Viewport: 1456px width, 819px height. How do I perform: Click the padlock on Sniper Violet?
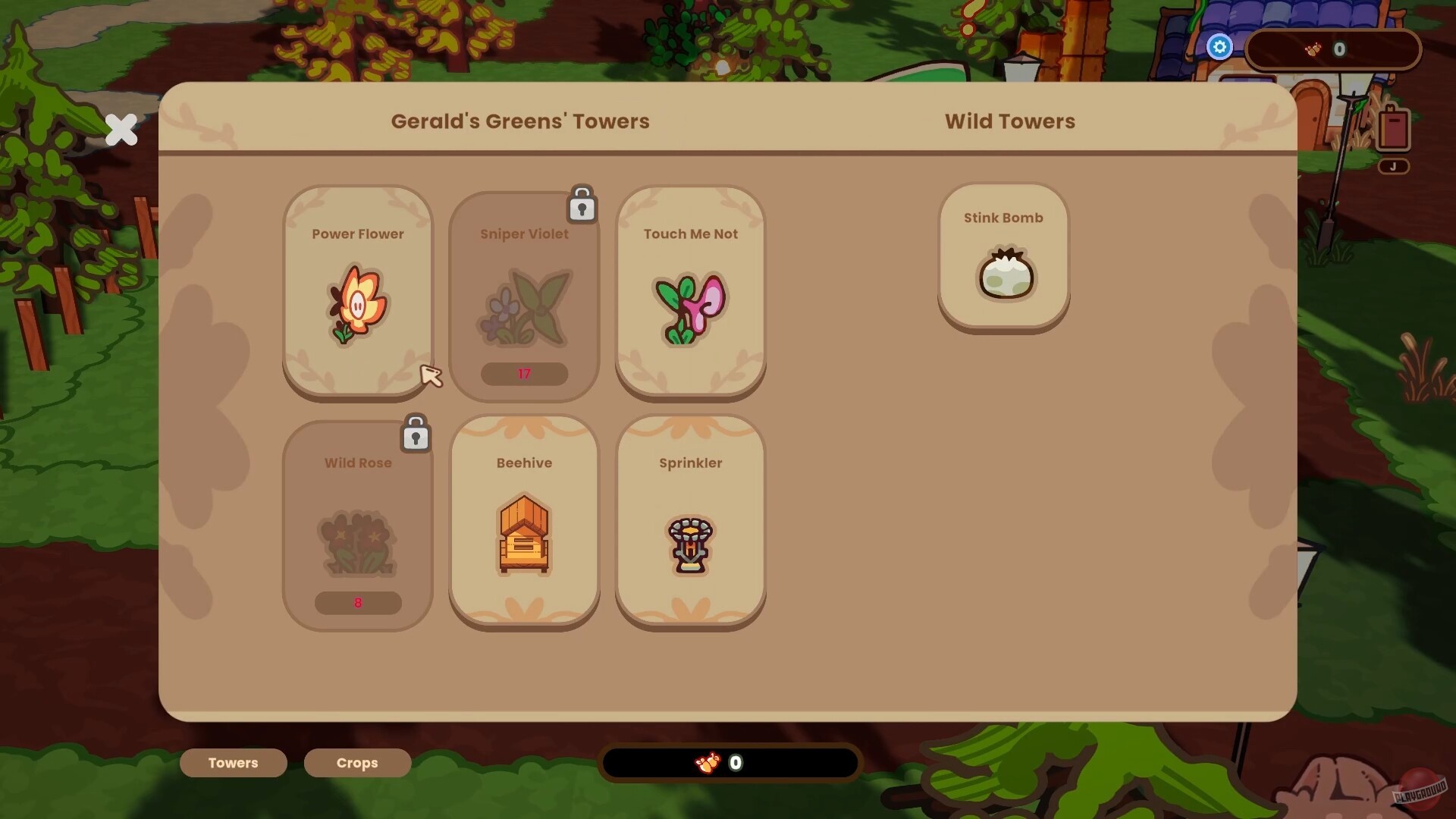point(582,204)
